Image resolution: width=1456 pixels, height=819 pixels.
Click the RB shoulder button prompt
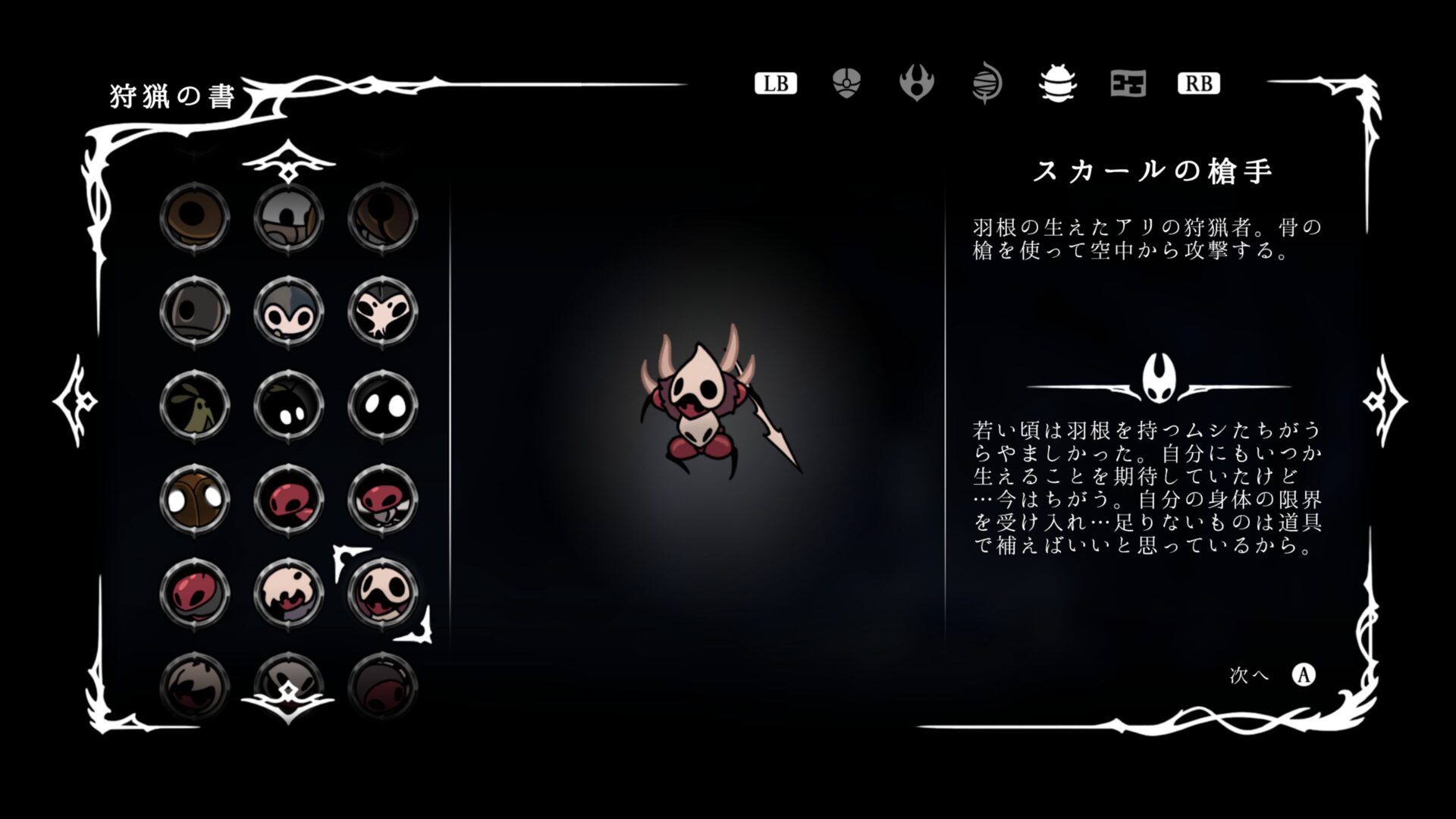point(1199,83)
